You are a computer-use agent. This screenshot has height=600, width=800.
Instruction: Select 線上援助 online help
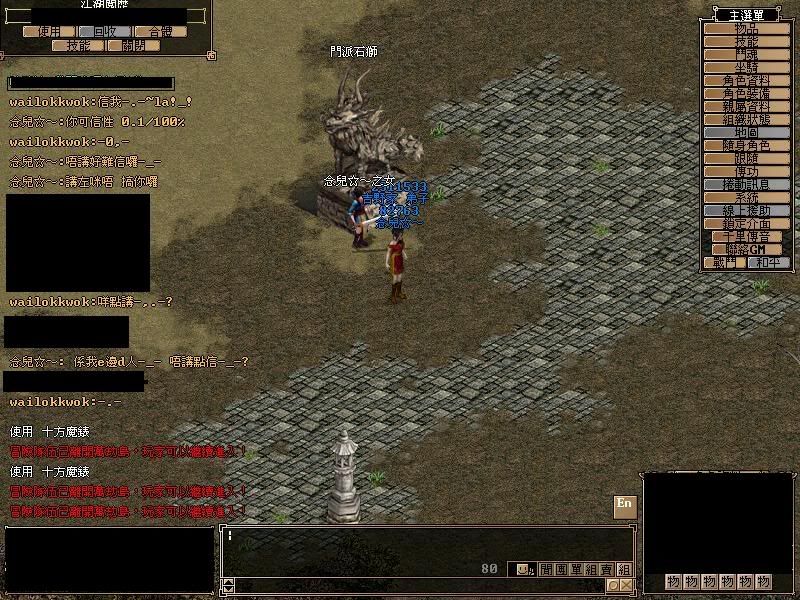coord(746,211)
